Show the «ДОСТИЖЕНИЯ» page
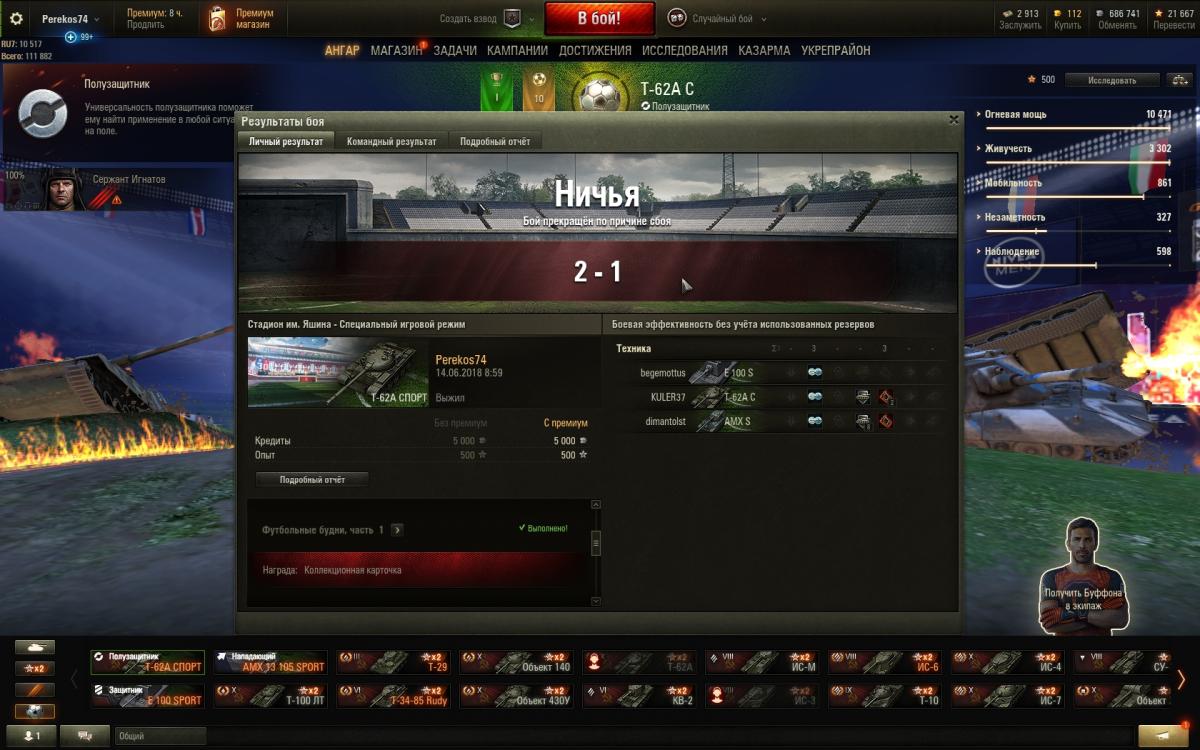 [x=595, y=51]
